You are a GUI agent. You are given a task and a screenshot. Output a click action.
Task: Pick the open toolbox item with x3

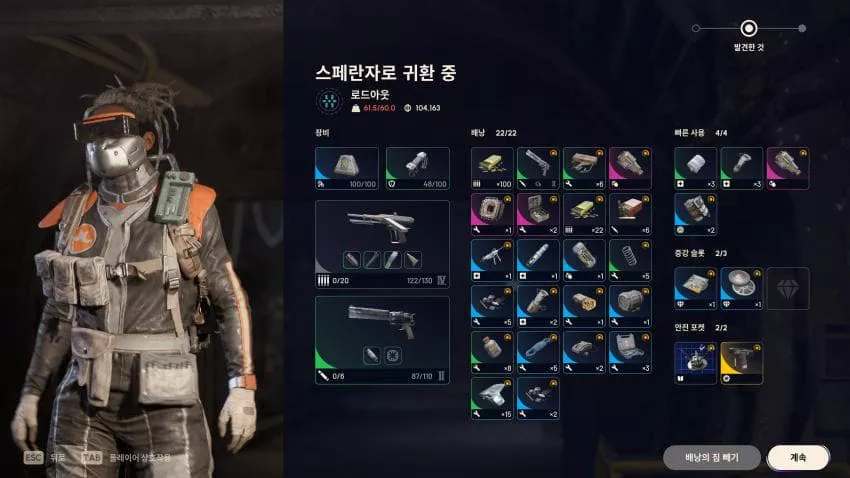tap(630, 352)
